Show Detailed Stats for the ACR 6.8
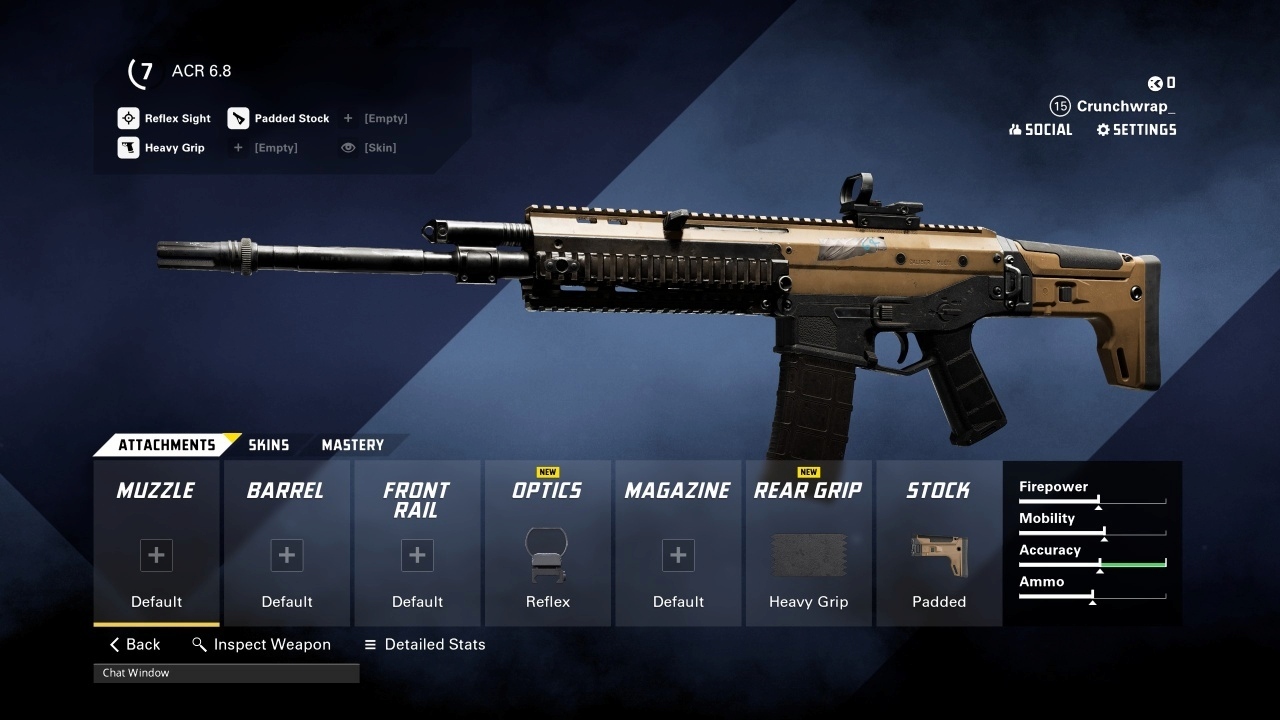 [424, 645]
